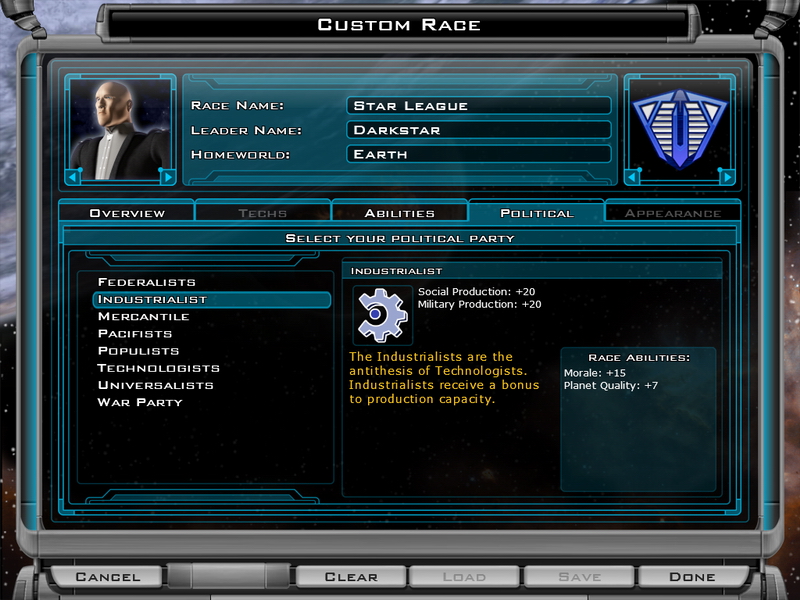Choose the Pacifists party
800x600 pixels.
click(135, 333)
